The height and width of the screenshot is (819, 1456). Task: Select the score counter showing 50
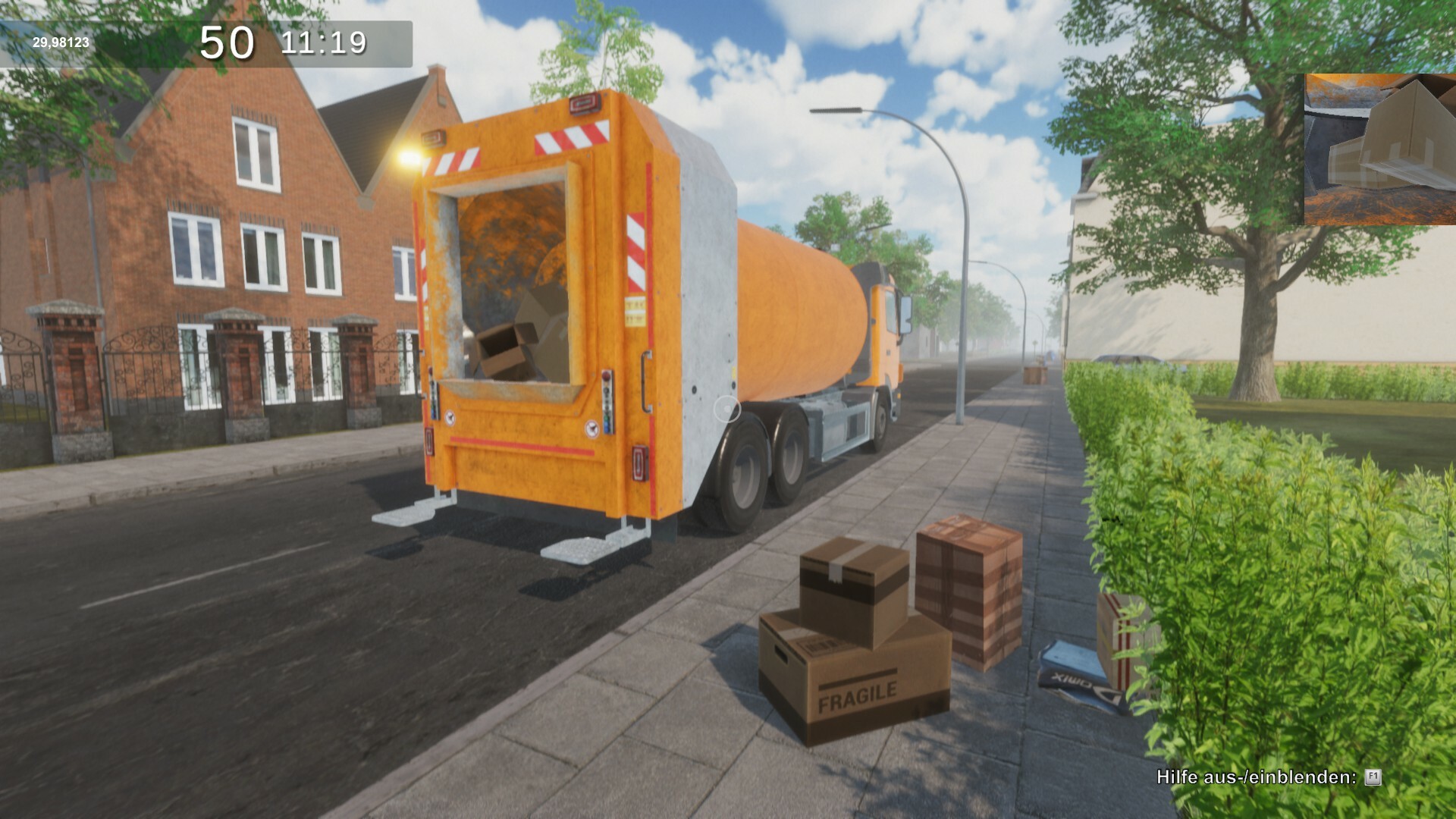pos(227,42)
